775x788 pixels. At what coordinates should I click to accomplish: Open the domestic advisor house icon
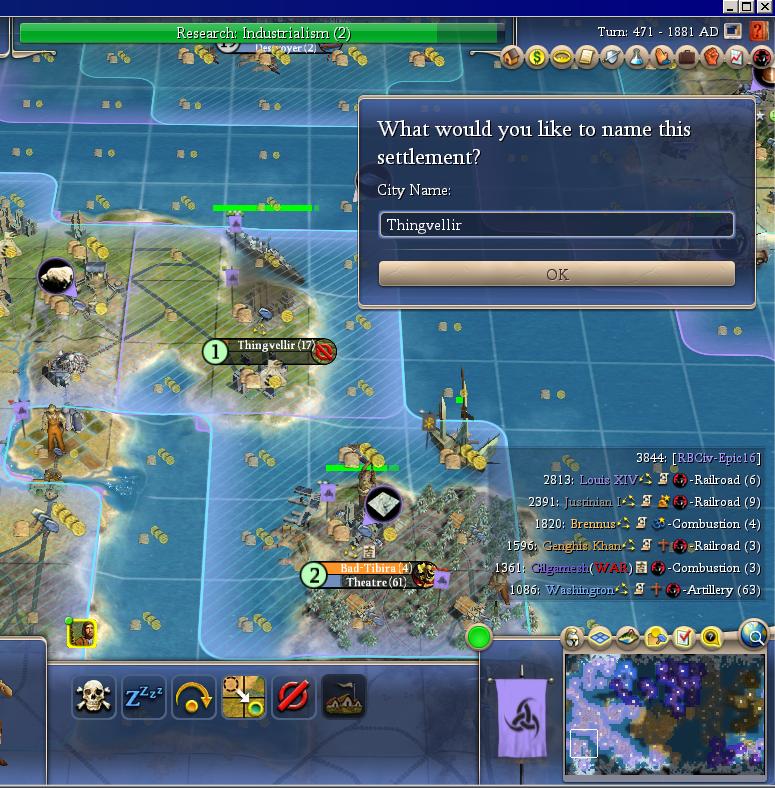(x=512, y=58)
